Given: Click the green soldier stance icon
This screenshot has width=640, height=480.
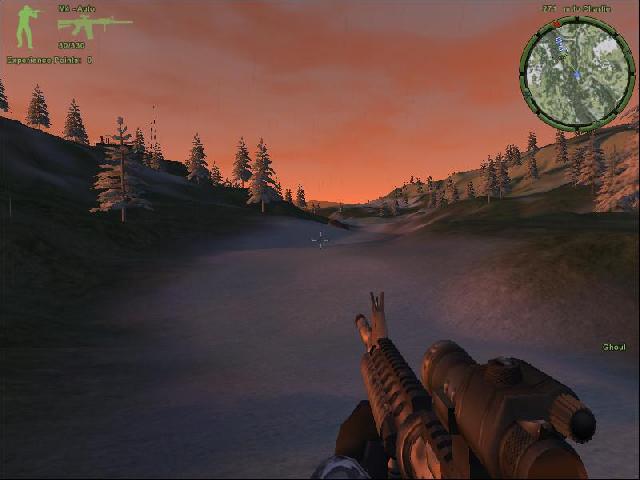Looking at the screenshot, I should click(x=28, y=27).
